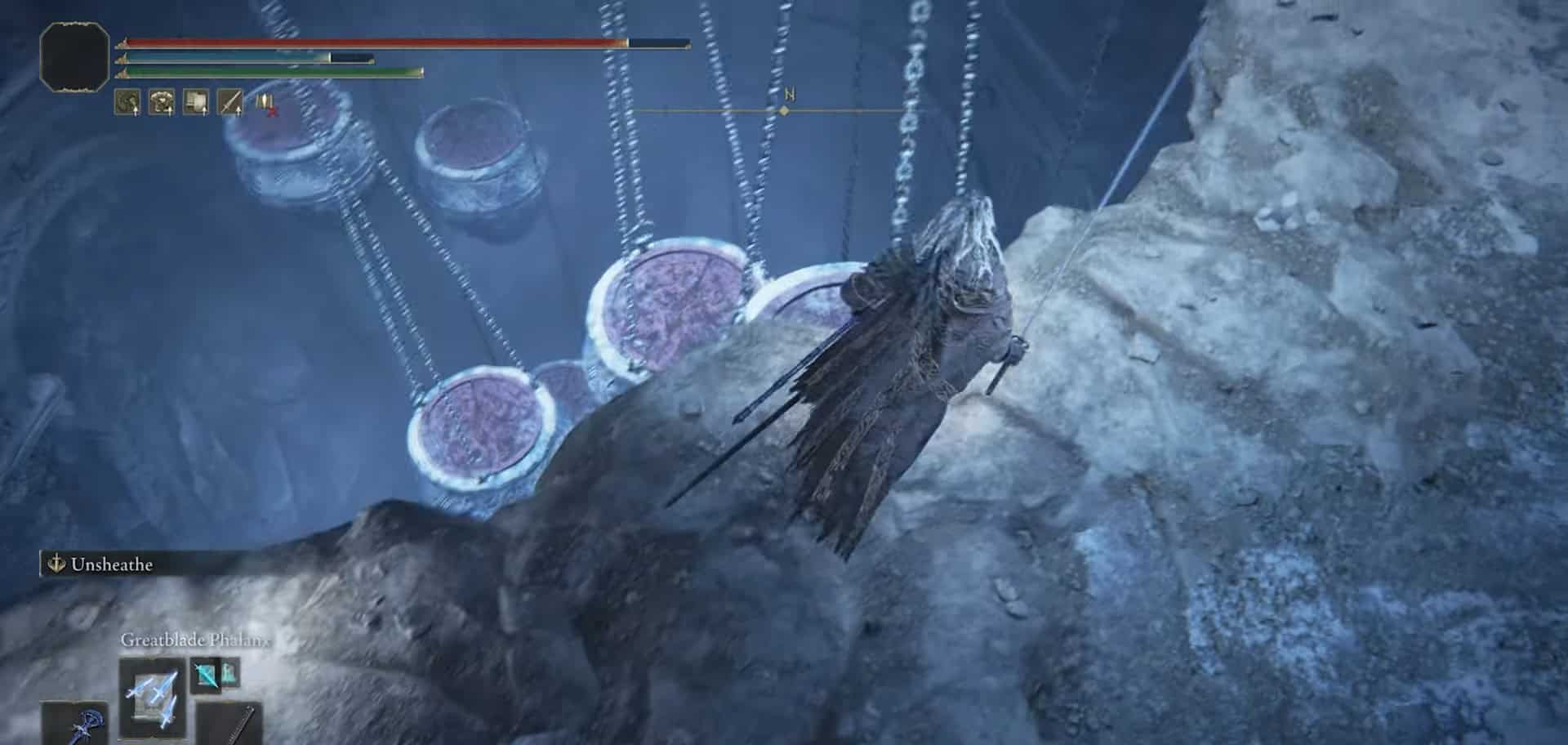The width and height of the screenshot is (1568, 745).
Task: Click the compass north marker
Action: (788, 96)
